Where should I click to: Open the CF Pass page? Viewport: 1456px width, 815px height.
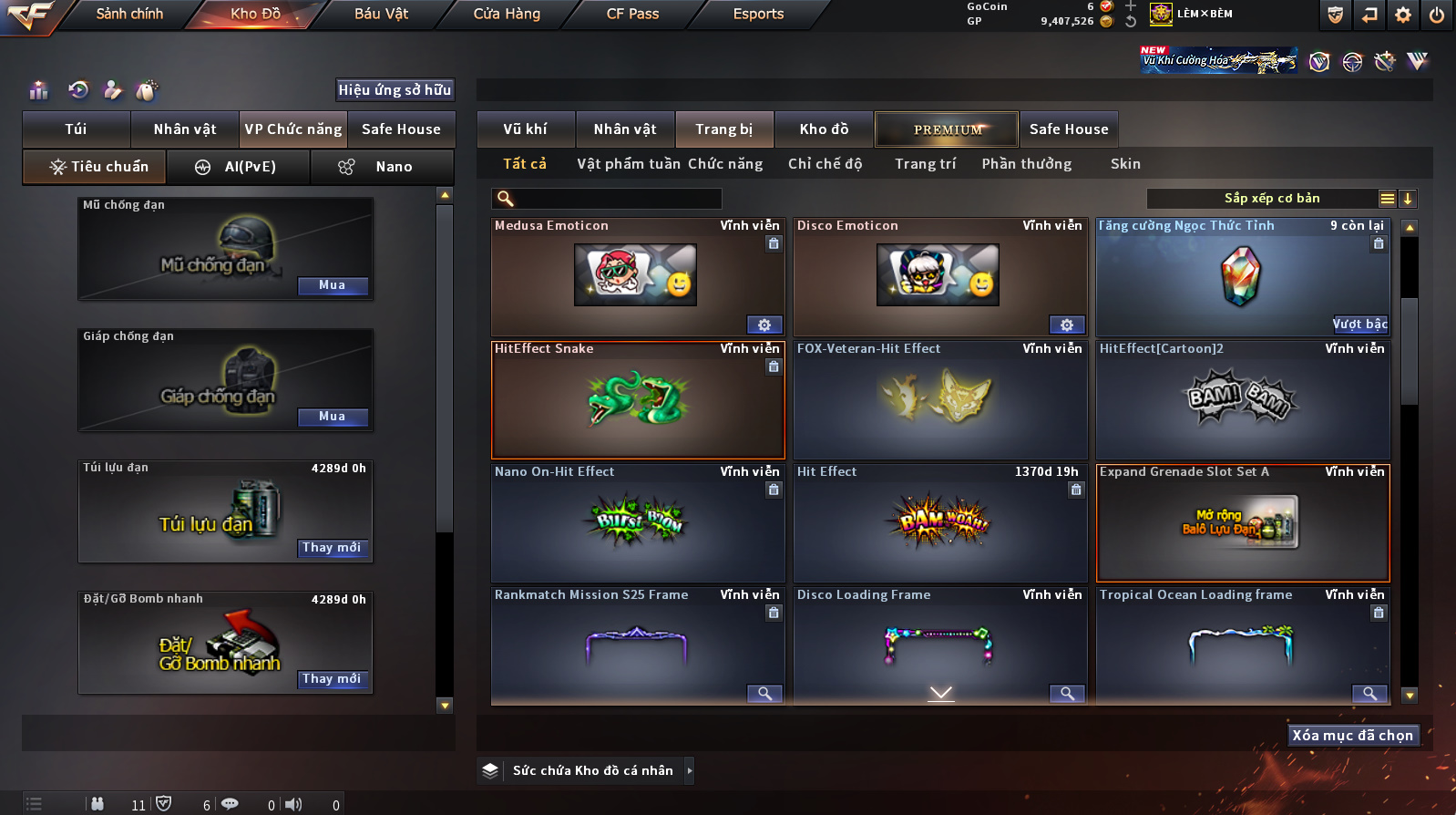click(632, 14)
